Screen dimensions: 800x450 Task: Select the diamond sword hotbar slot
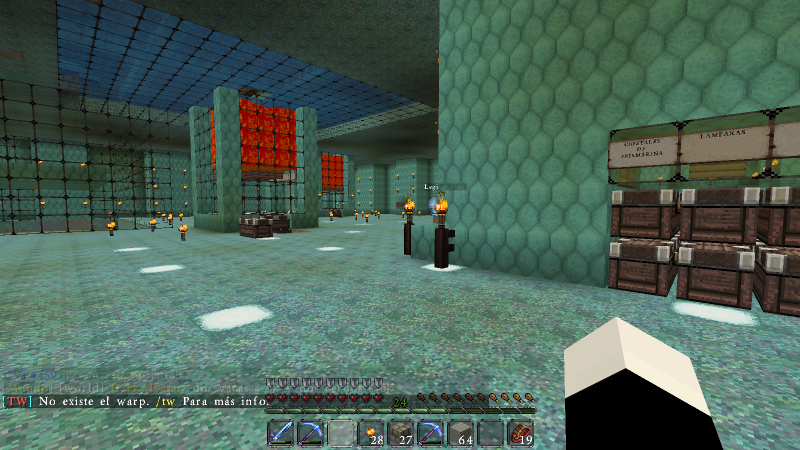pyautogui.click(x=282, y=434)
